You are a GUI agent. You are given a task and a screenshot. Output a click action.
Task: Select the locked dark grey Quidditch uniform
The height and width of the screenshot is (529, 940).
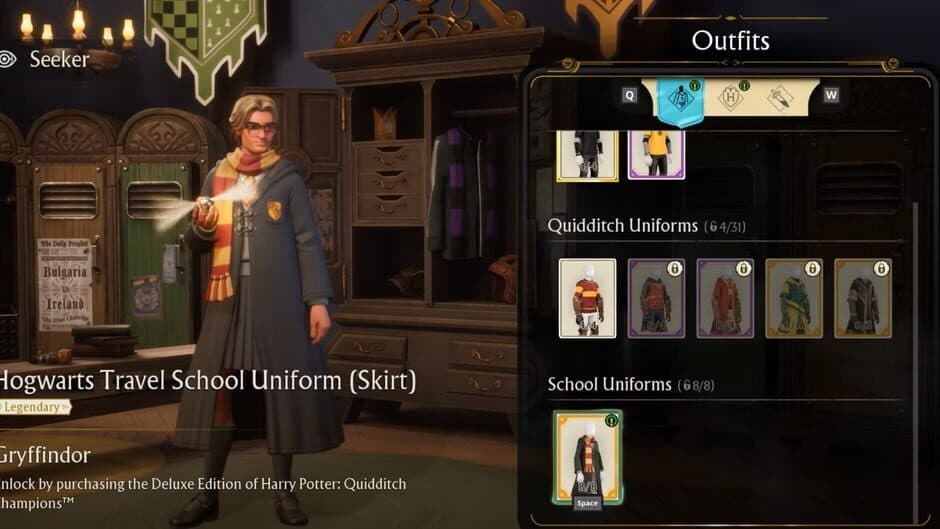(862, 298)
